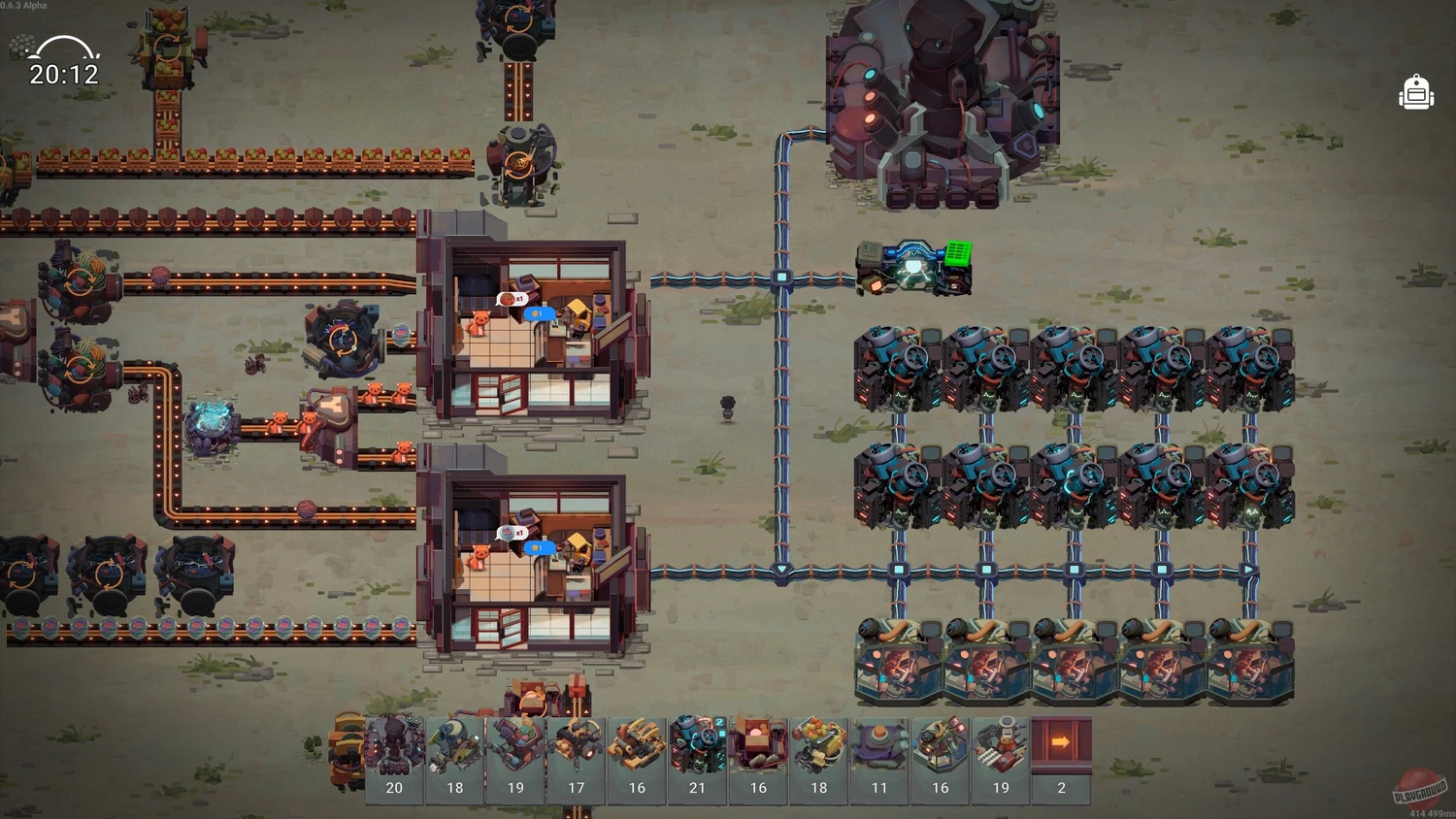
Task: Choose the blue generator slot numbered 21
Action: 697,759
